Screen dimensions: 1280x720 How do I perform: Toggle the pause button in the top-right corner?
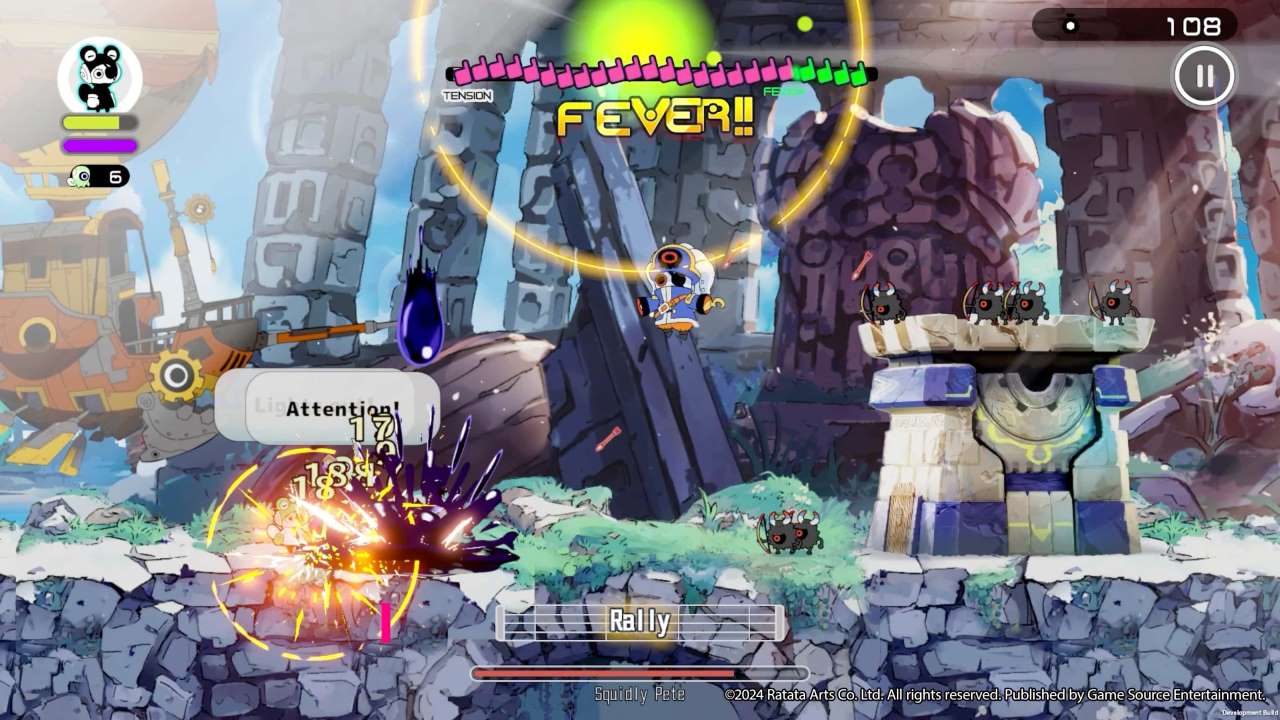(1205, 77)
